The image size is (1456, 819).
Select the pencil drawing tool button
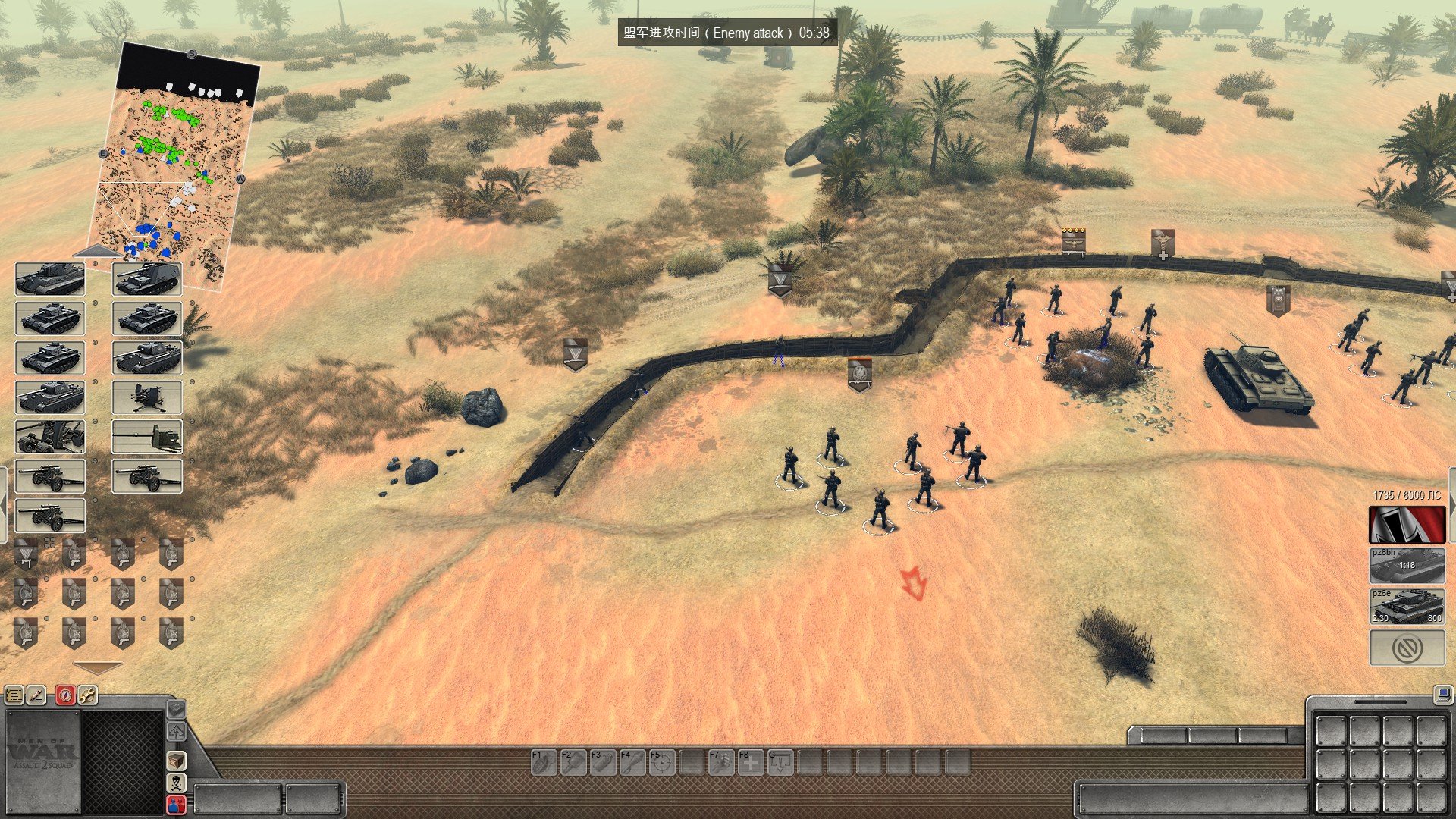36,695
